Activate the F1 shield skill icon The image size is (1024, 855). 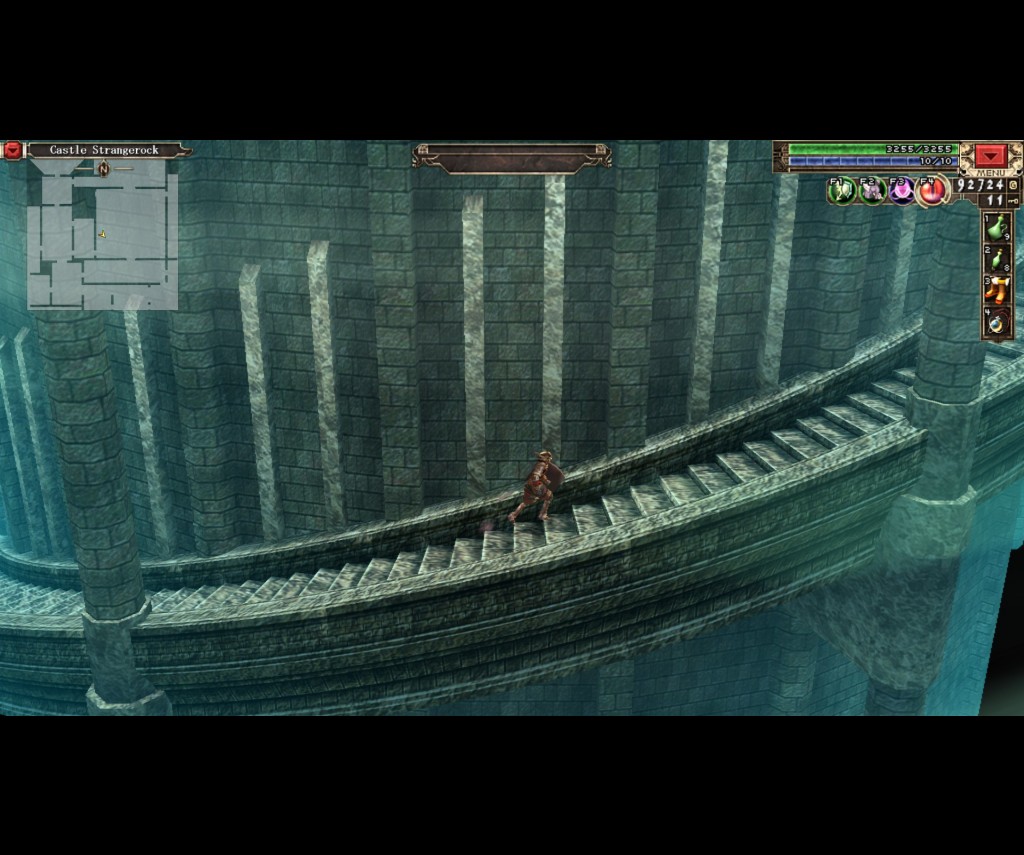coord(843,190)
